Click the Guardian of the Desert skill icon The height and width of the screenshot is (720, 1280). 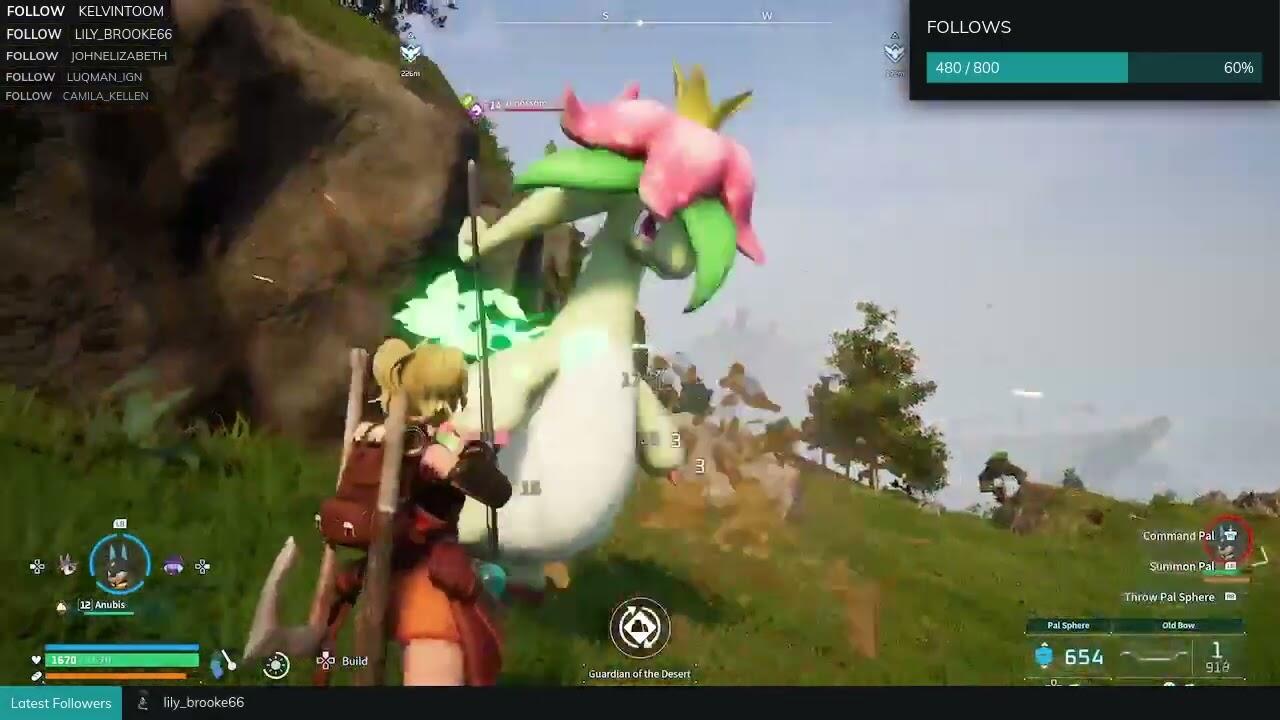640,628
